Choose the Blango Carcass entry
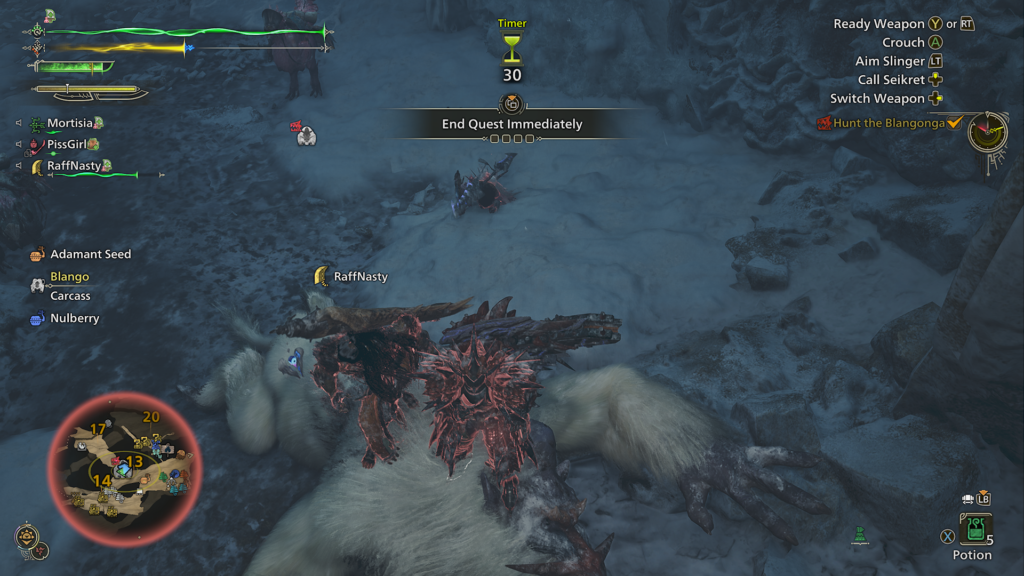The image size is (1024, 576). [x=69, y=286]
